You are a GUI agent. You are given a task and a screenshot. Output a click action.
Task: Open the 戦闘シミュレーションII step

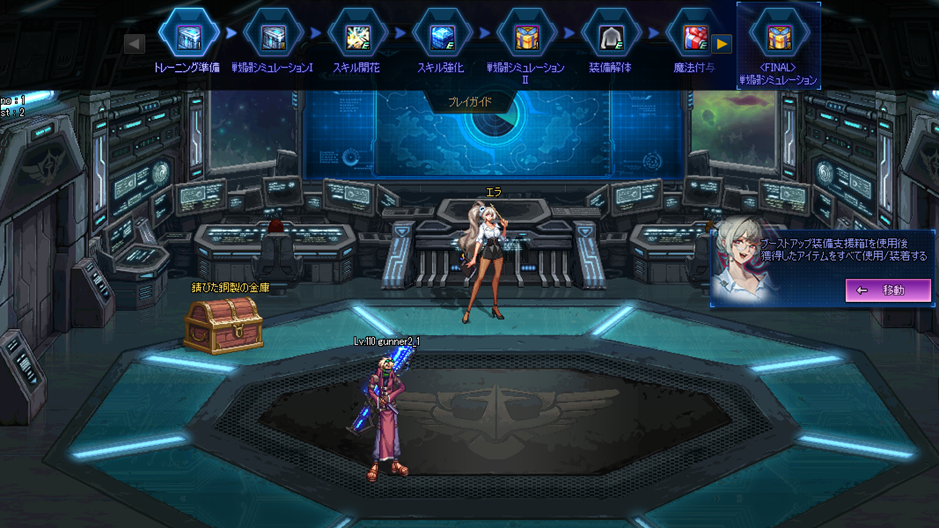[526, 36]
